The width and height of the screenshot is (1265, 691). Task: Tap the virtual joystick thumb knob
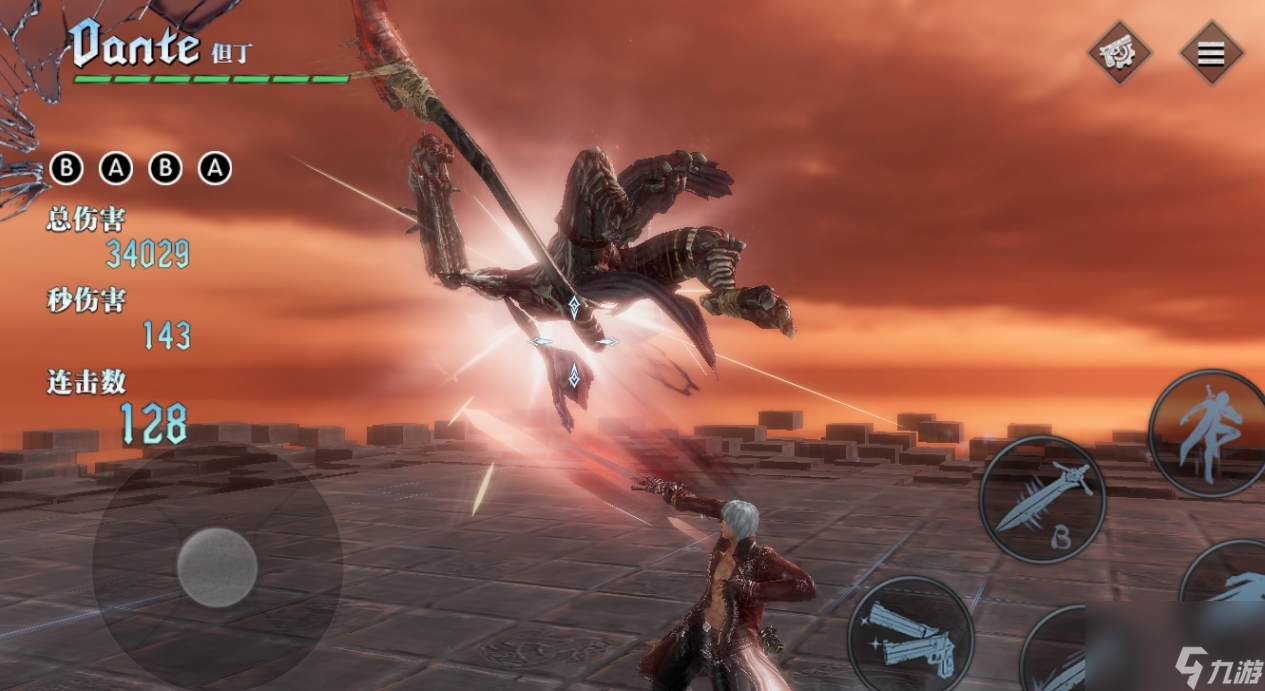pyautogui.click(x=217, y=568)
